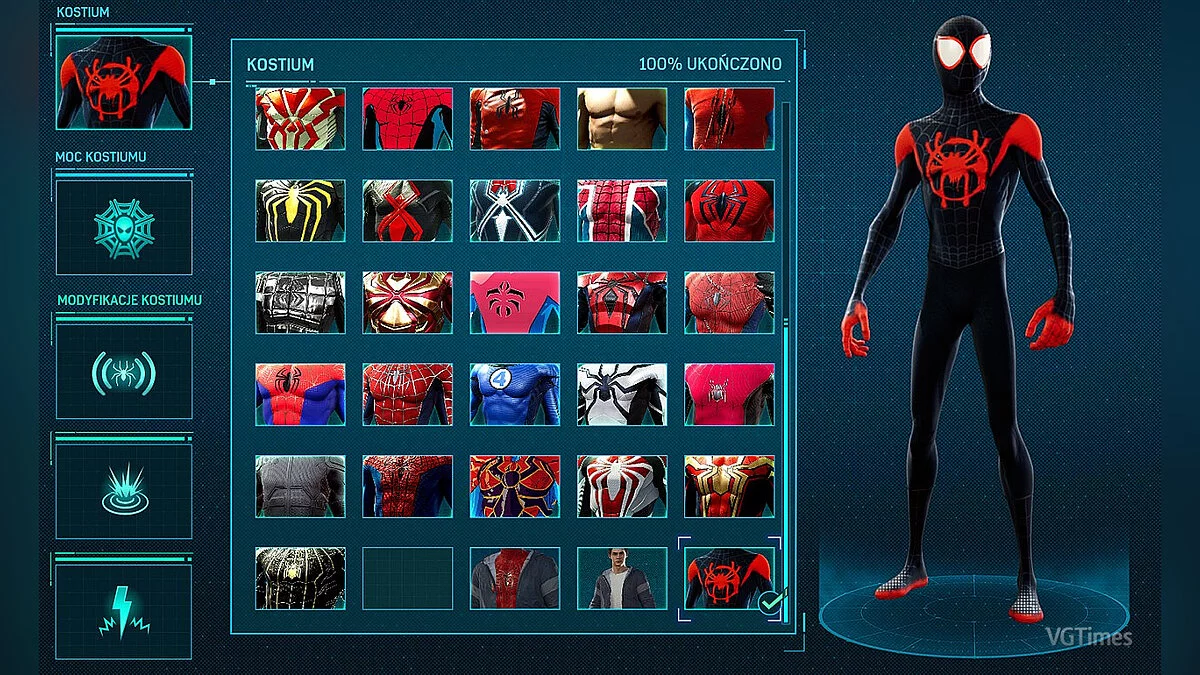
Task: Select the black suit with red X straps
Action: click(x=407, y=210)
